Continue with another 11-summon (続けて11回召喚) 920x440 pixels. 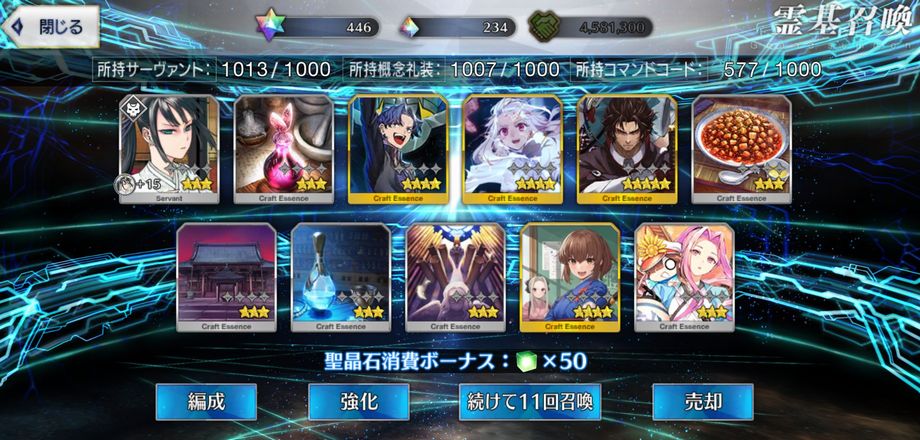tap(531, 402)
